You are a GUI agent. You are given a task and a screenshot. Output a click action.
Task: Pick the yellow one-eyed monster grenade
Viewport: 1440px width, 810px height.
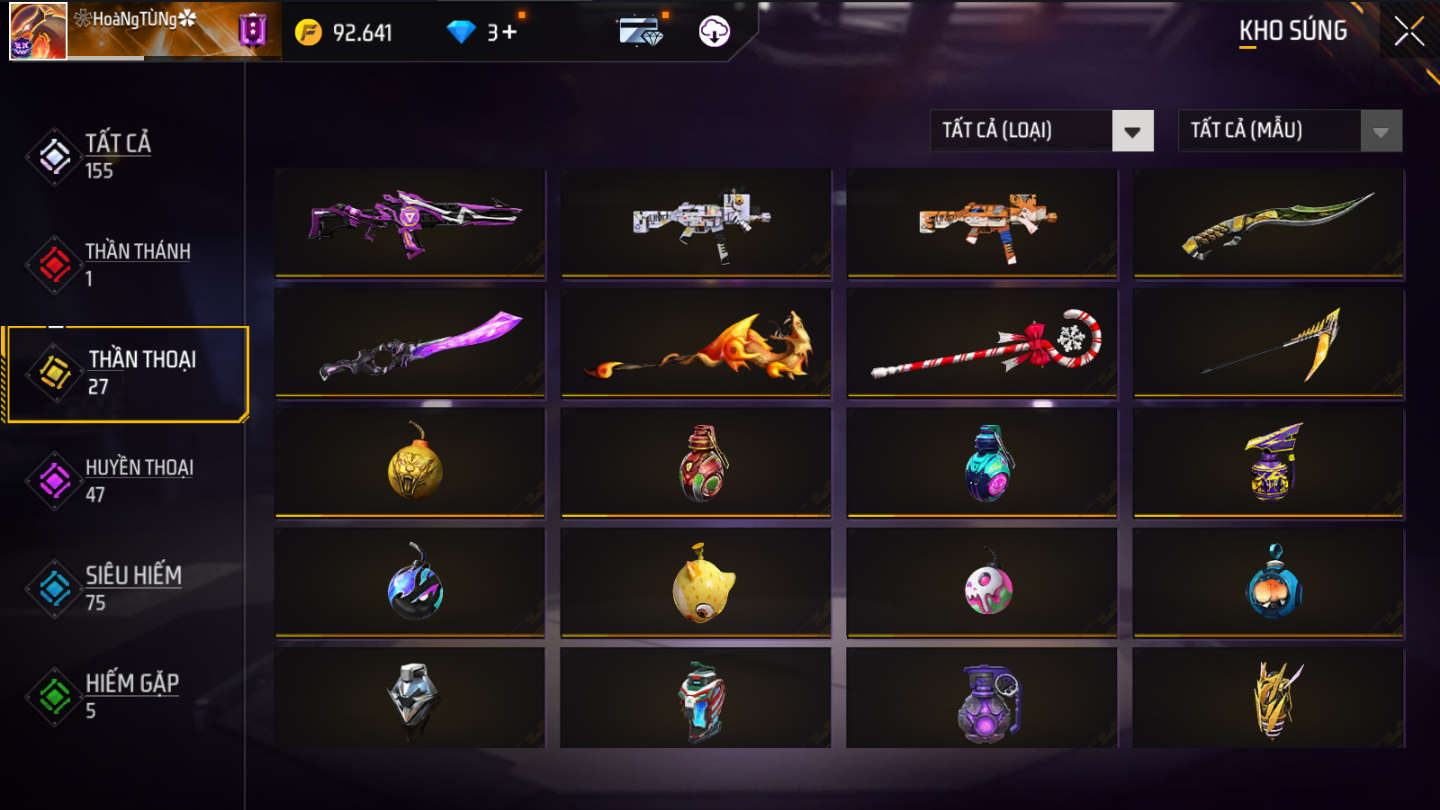(x=696, y=582)
